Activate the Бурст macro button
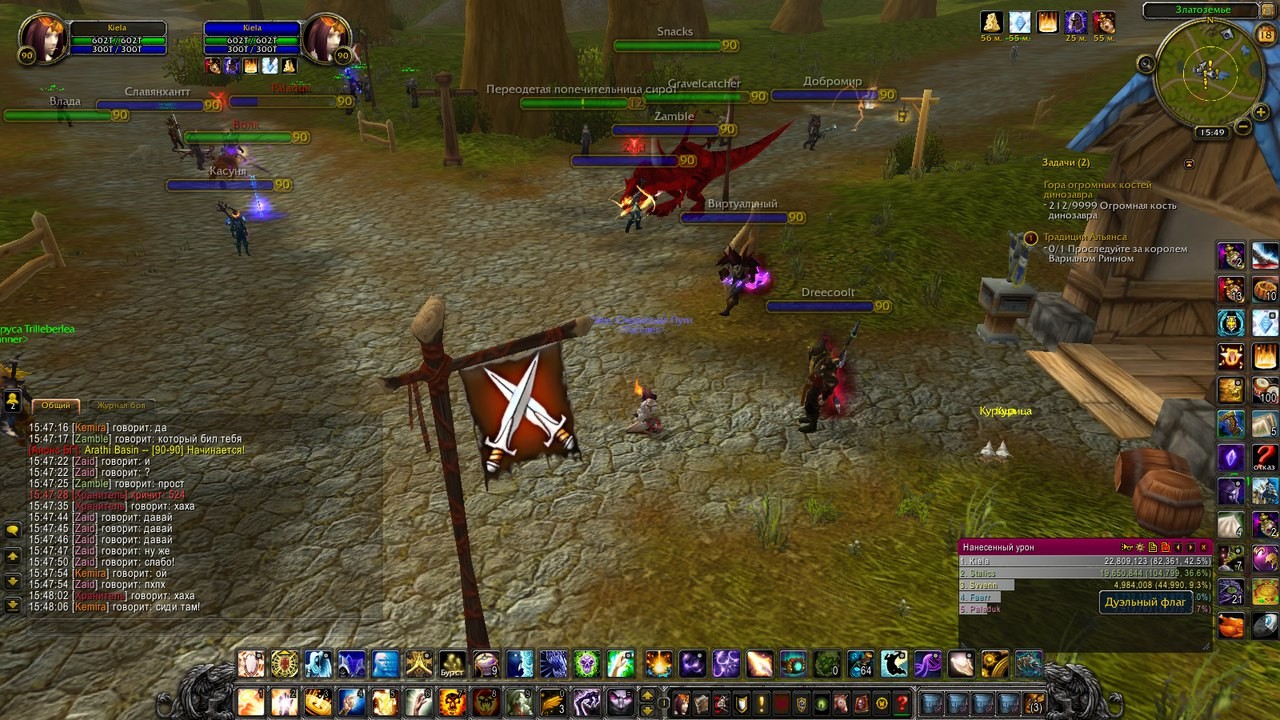The height and width of the screenshot is (720, 1280). [453, 664]
